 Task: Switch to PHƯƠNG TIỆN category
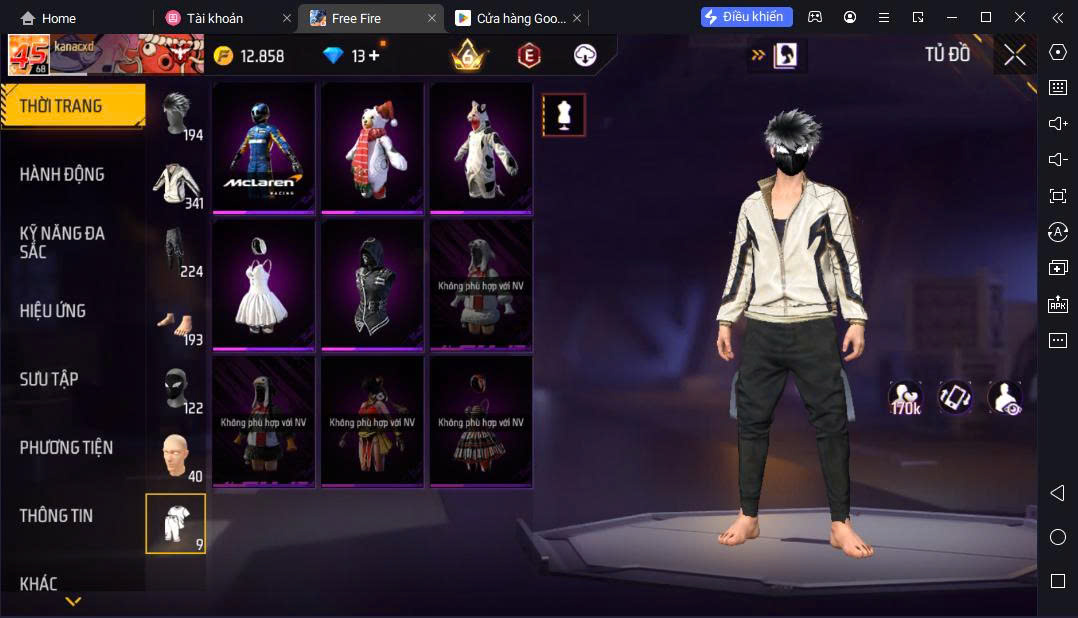coord(66,447)
